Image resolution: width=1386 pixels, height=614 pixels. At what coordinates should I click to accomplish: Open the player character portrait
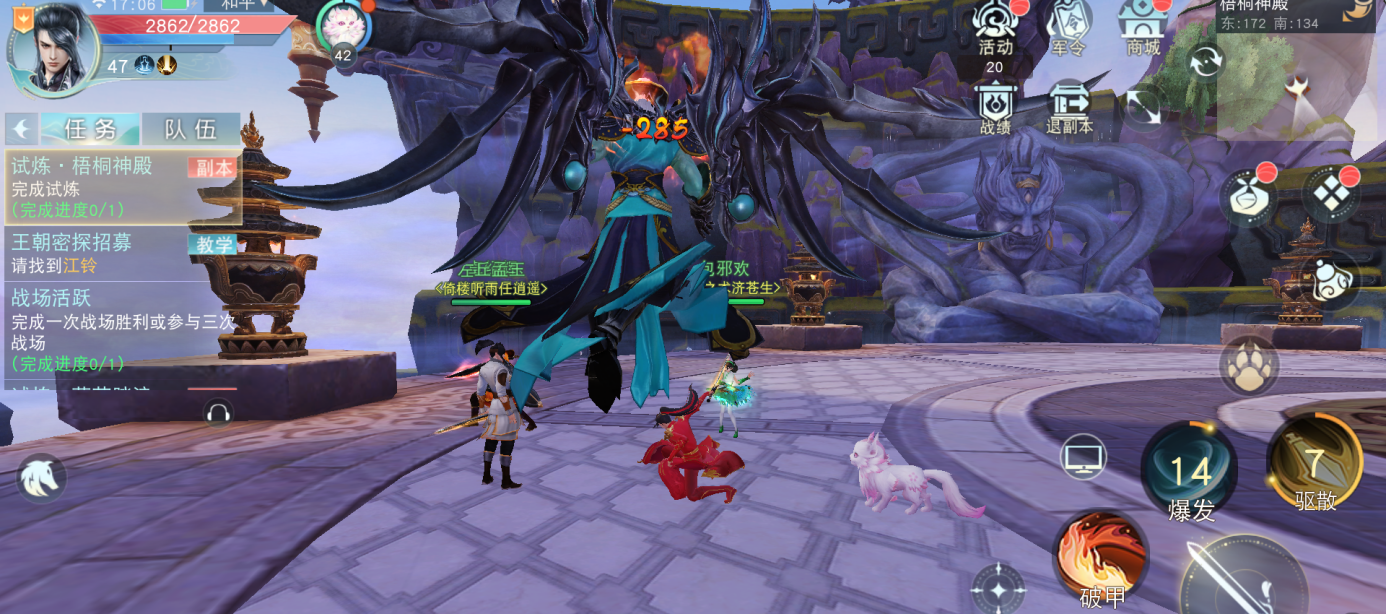(x=53, y=50)
